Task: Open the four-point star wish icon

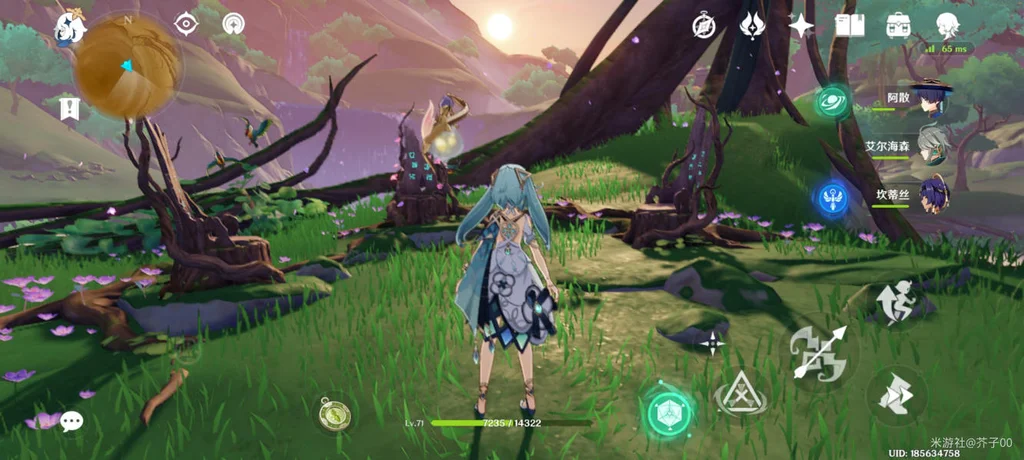Action: [x=801, y=26]
